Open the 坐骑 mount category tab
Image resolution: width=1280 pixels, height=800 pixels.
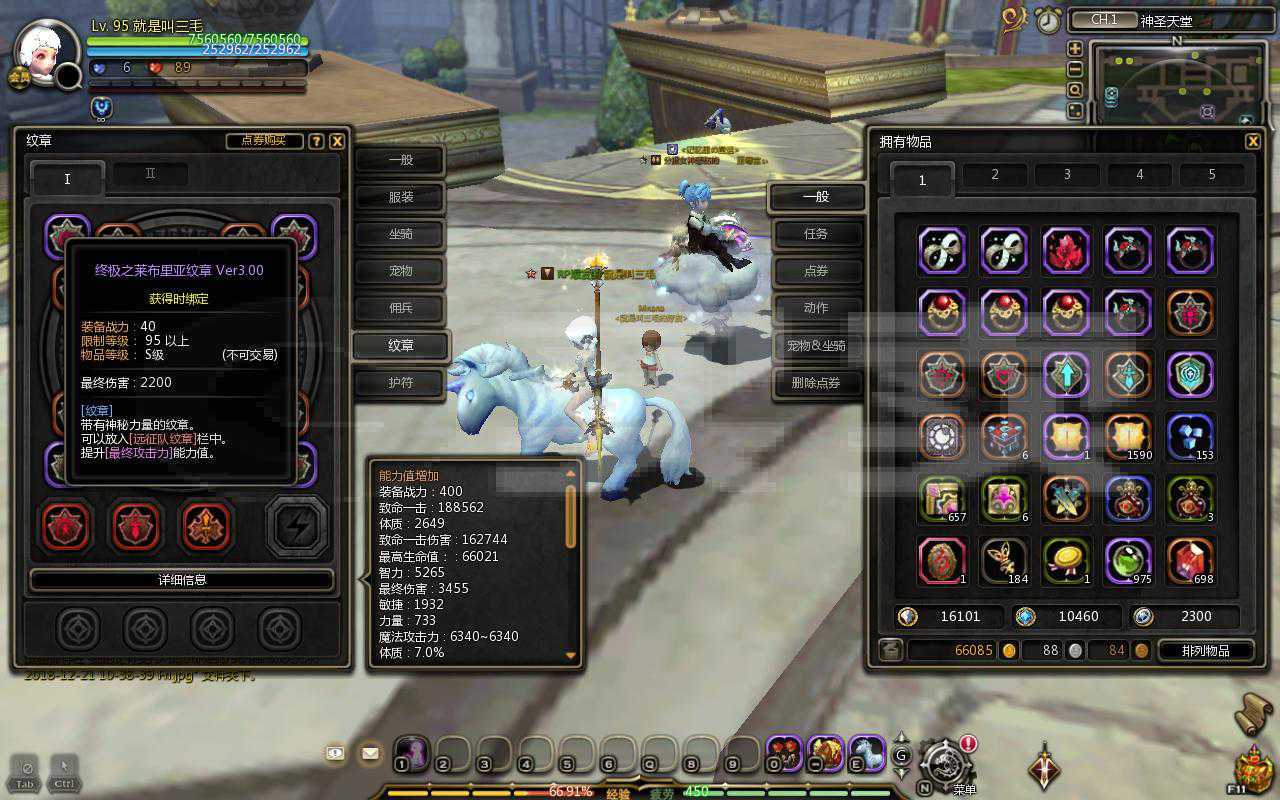[401, 234]
